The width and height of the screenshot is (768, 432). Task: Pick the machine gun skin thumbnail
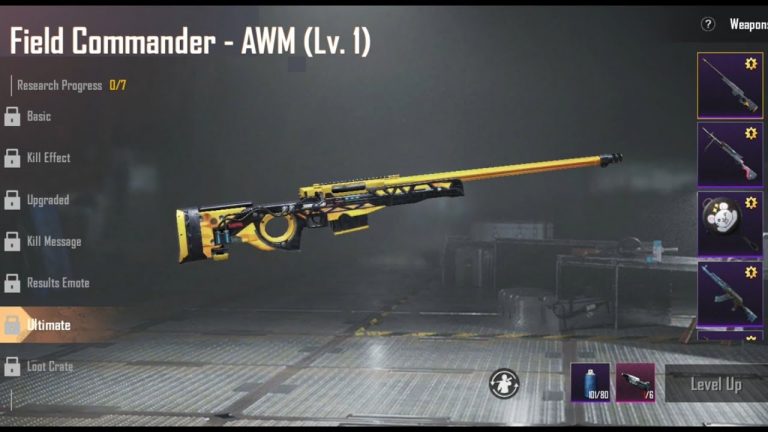[x=729, y=154]
